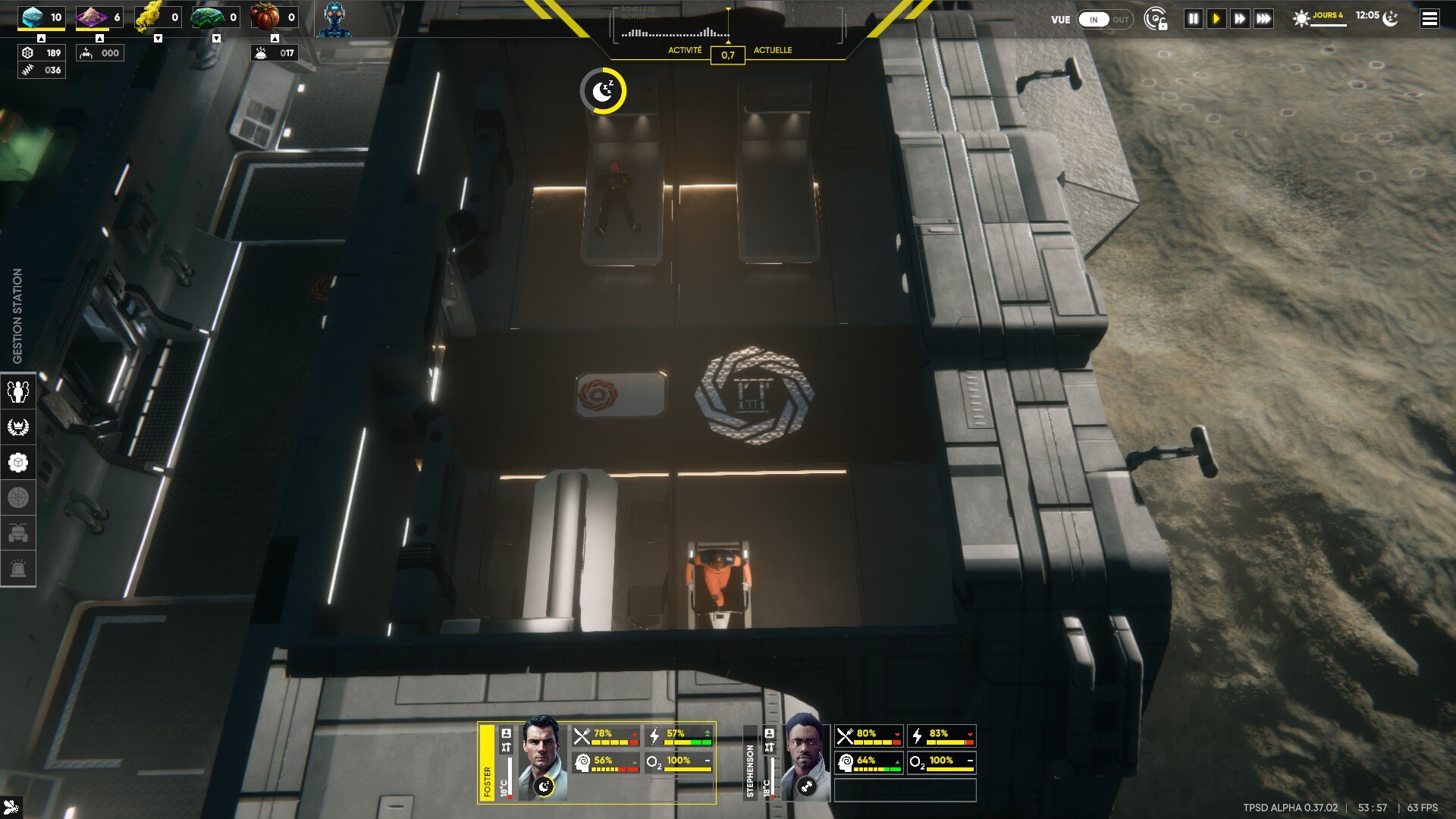Select the tomato food resource slot
1456x819 pixels.
click(274, 17)
